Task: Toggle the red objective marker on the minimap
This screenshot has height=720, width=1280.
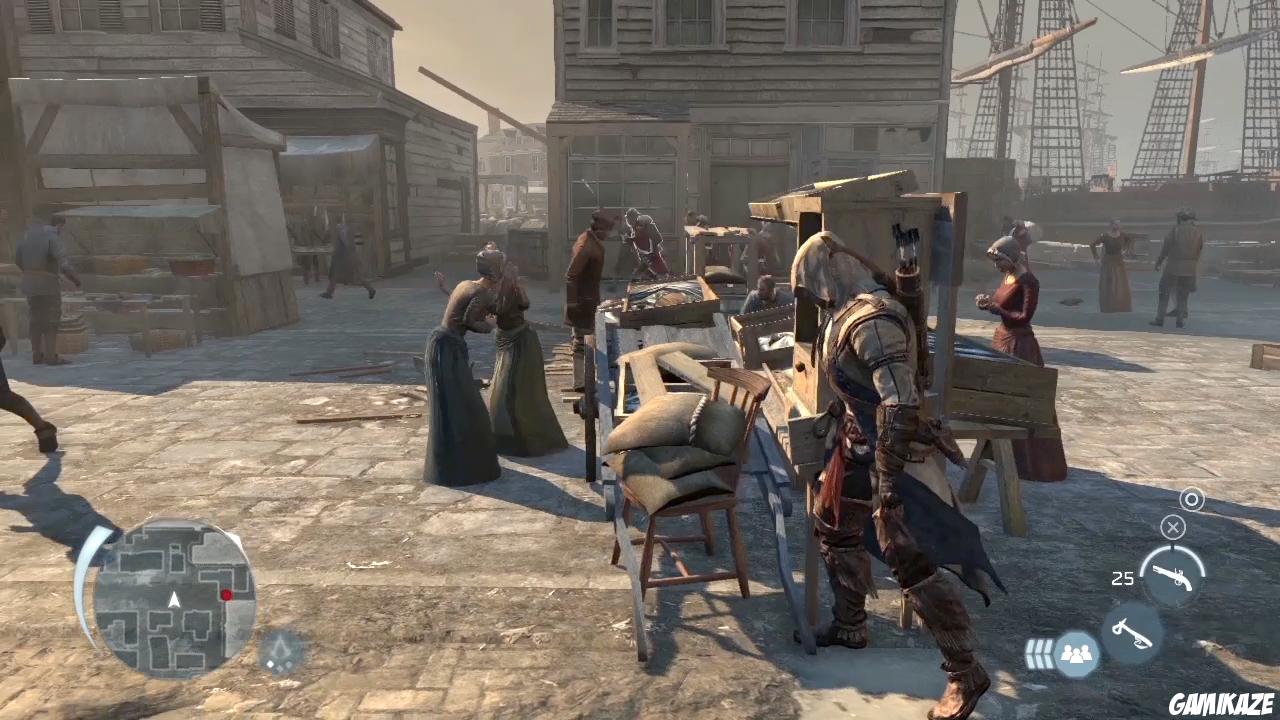Action: pos(227,594)
